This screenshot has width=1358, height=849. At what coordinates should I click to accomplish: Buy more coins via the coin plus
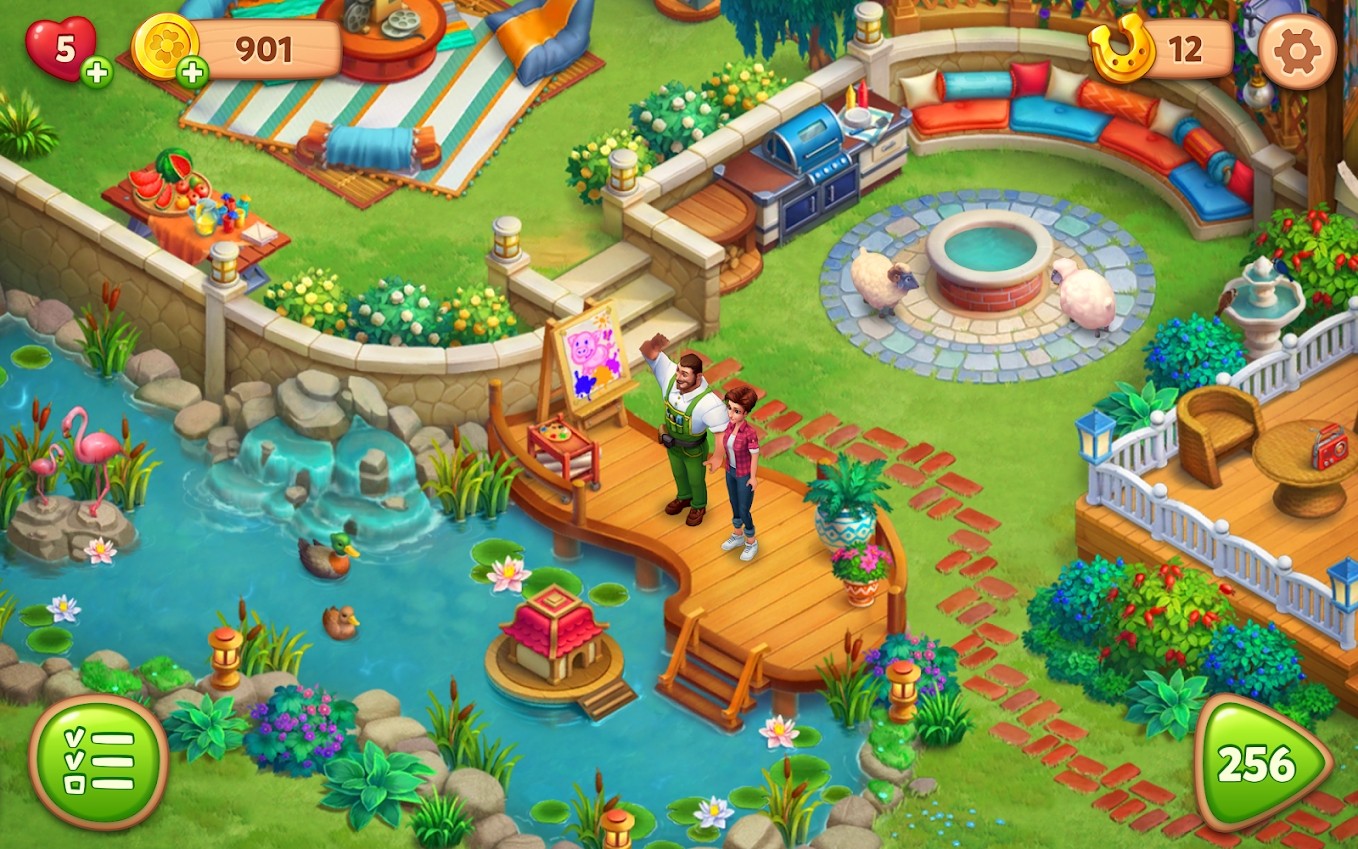click(191, 71)
